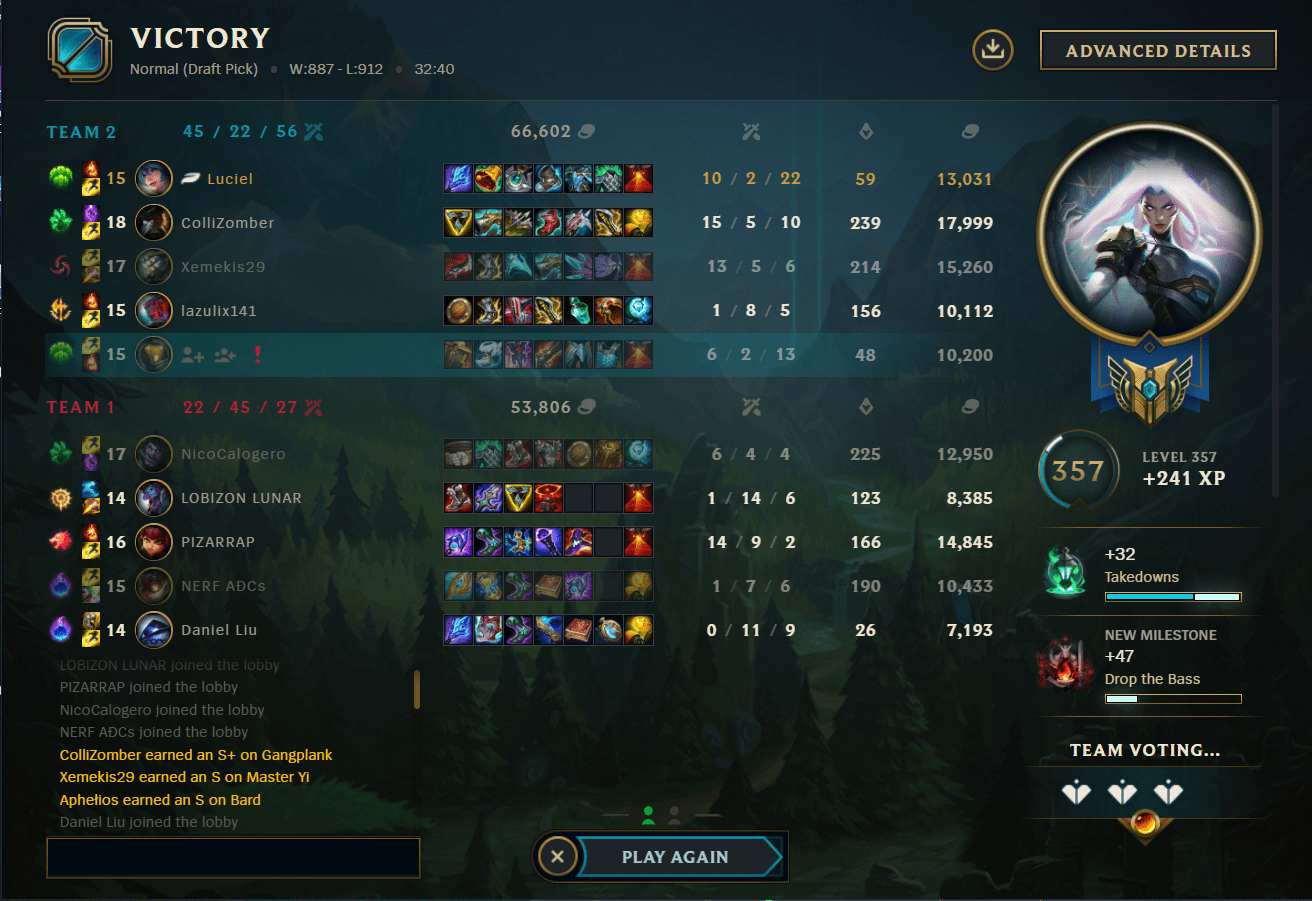The image size is (1312, 901).
Task: Click the mastery crest below the champion portrait
Action: tap(1150, 393)
